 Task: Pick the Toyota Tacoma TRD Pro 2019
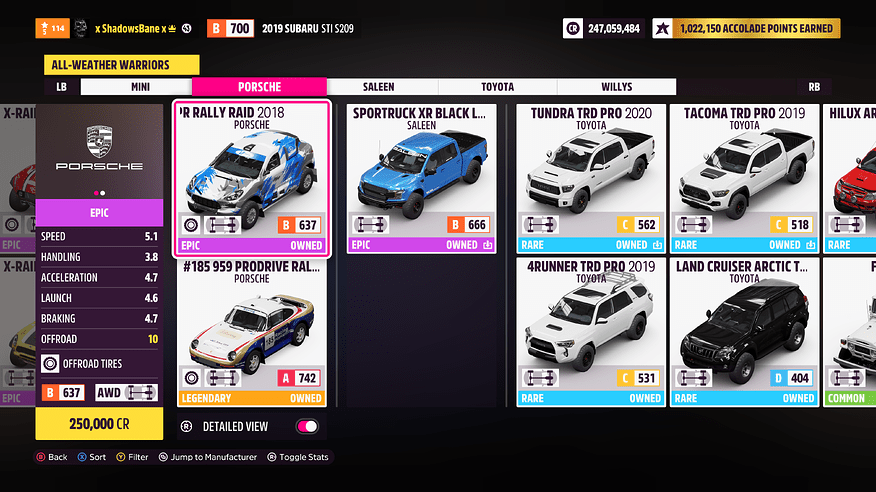click(x=744, y=177)
